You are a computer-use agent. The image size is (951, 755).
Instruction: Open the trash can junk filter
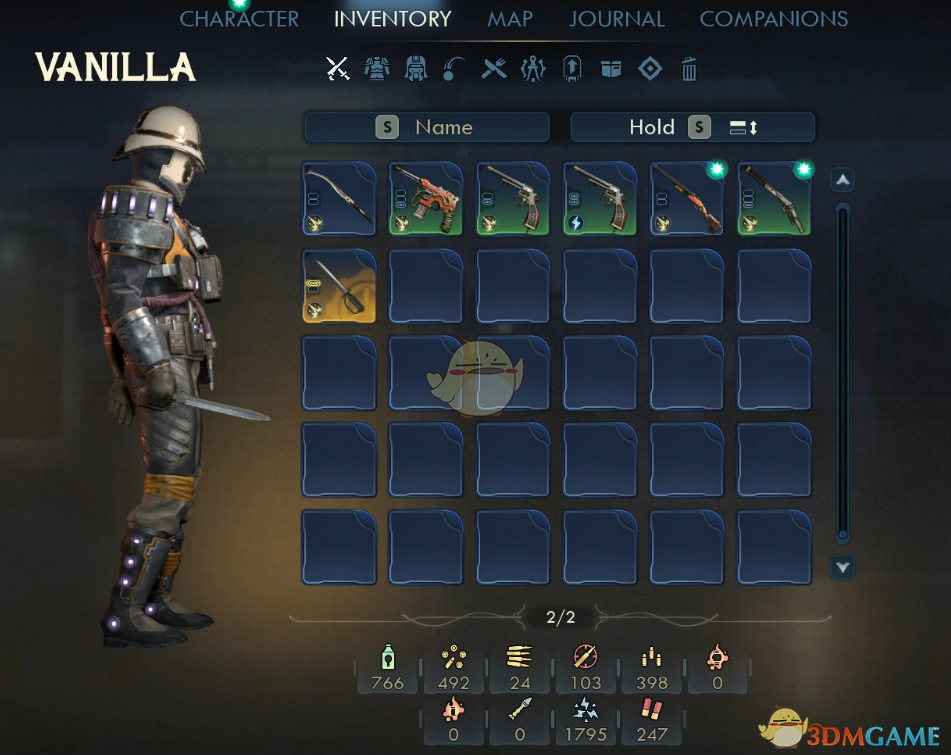689,69
